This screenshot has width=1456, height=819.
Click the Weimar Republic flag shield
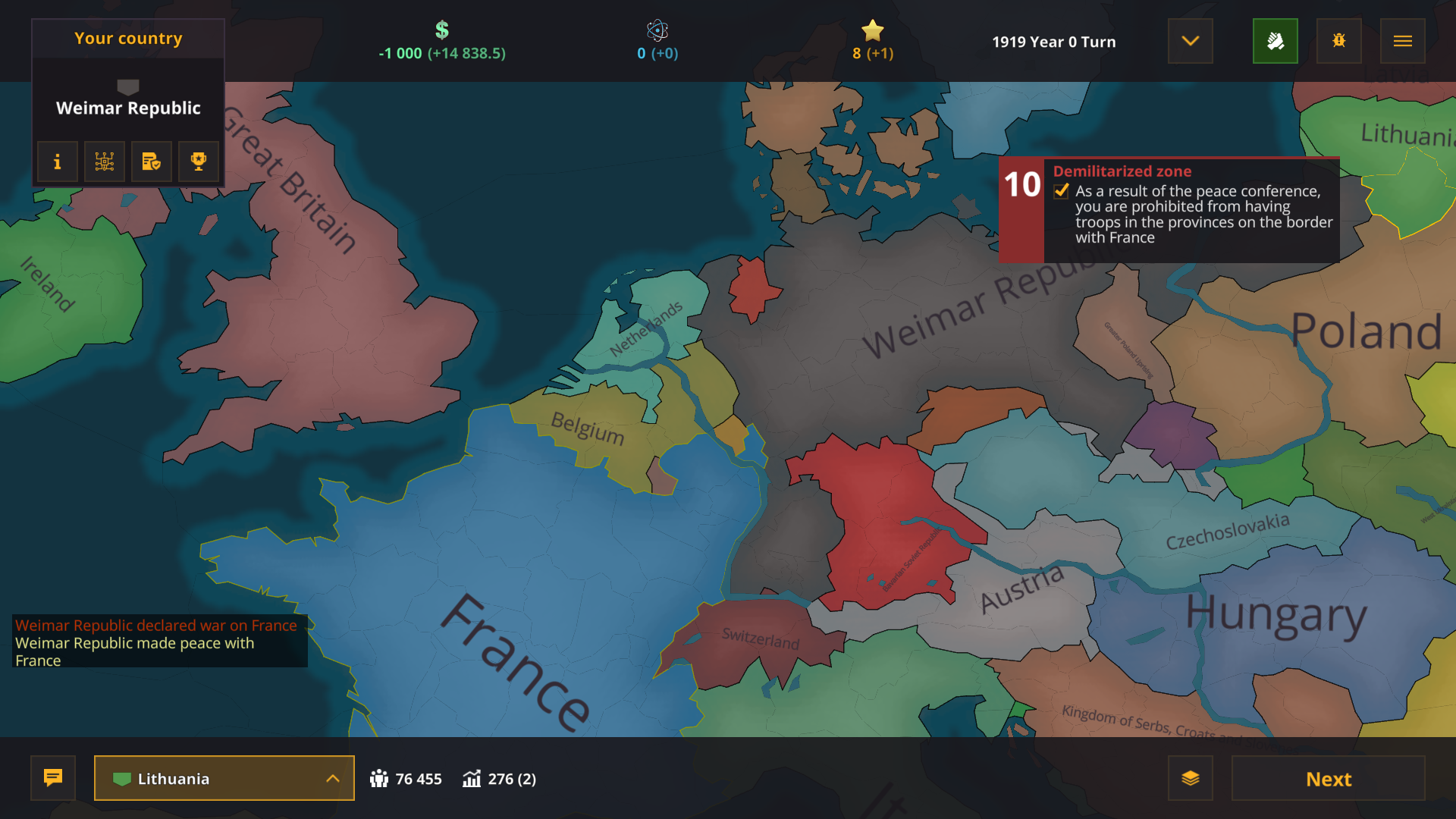pyautogui.click(x=127, y=85)
